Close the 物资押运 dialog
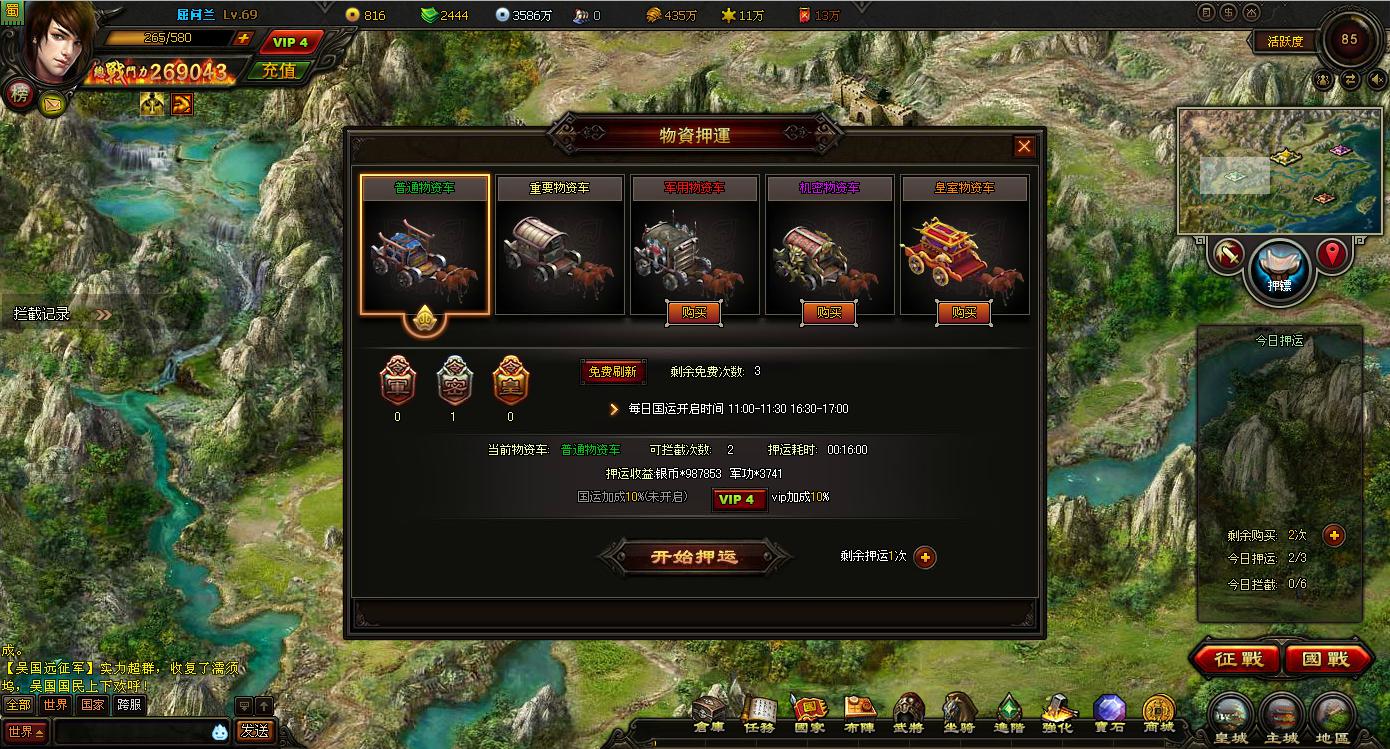Image resolution: width=1390 pixels, height=749 pixels. click(1024, 147)
